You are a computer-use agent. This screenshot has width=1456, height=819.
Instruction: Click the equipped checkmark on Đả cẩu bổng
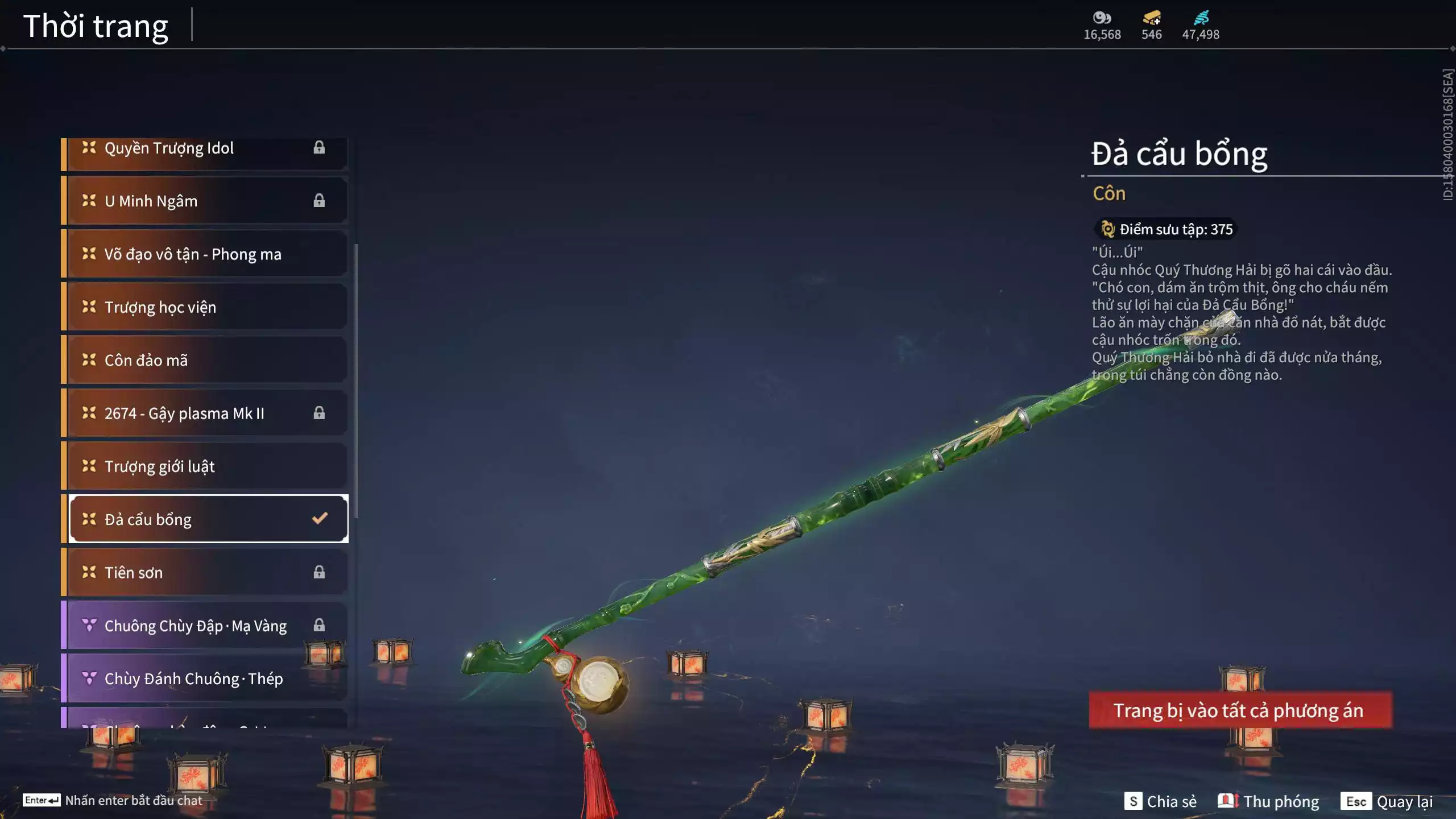click(x=320, y=518)
